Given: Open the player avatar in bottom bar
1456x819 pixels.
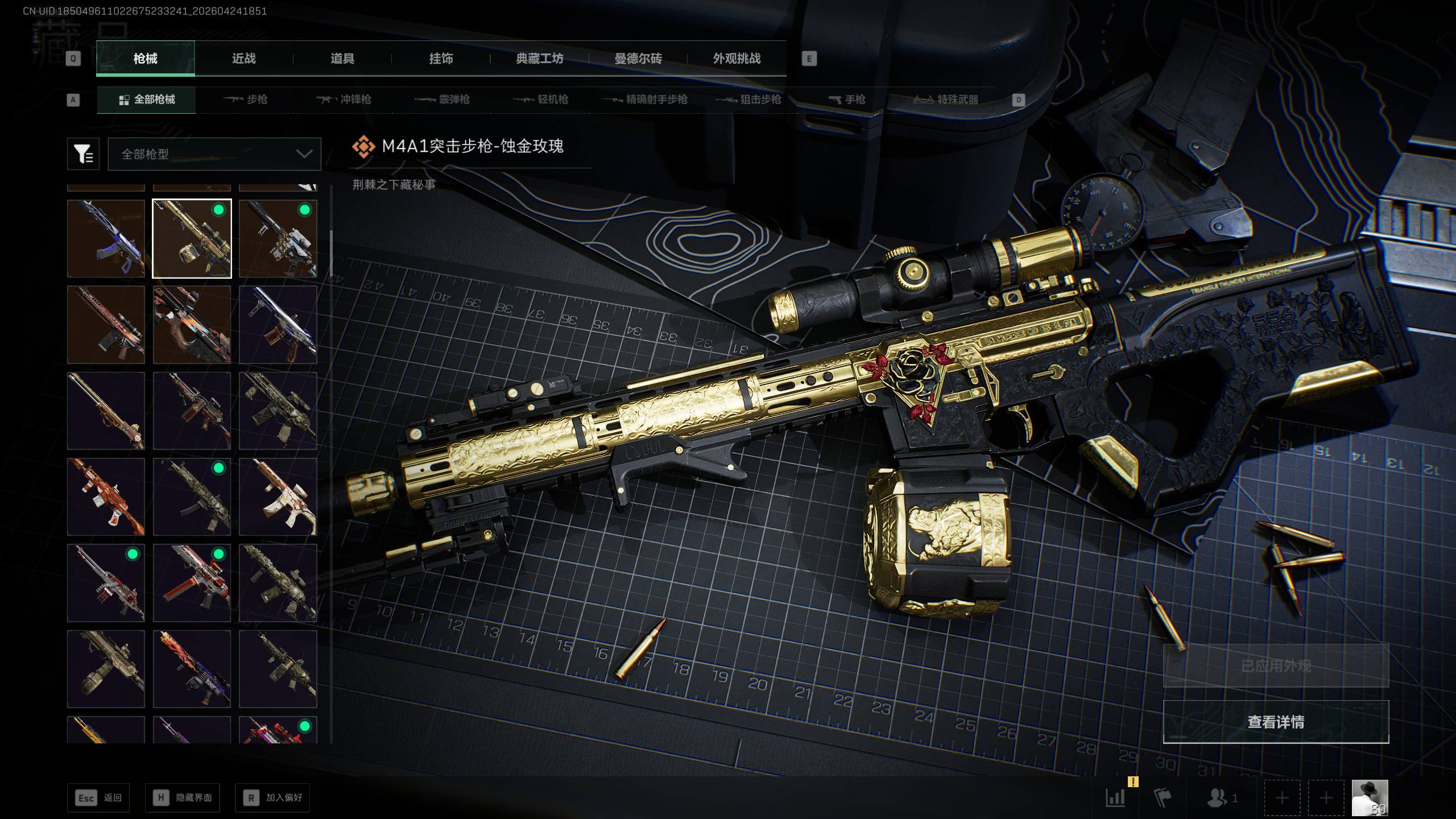Looking at the screenshot, I should [x=1370, y=798].
